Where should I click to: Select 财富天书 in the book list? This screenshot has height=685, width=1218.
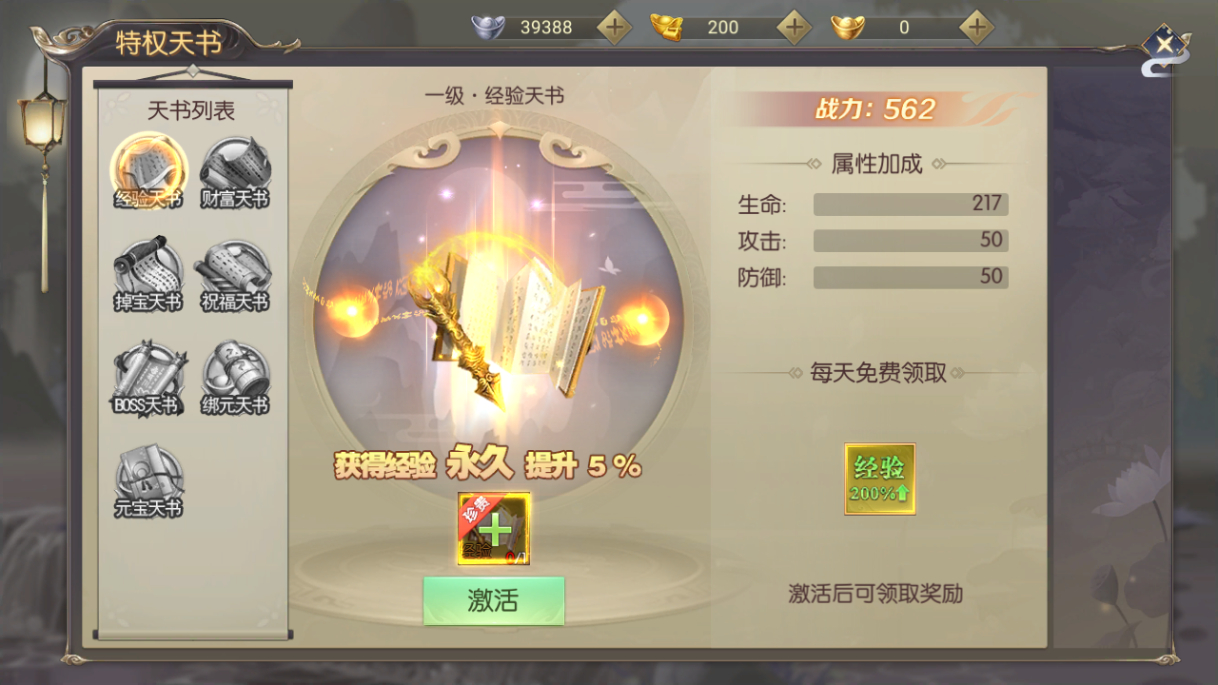(x=235, y=170)
